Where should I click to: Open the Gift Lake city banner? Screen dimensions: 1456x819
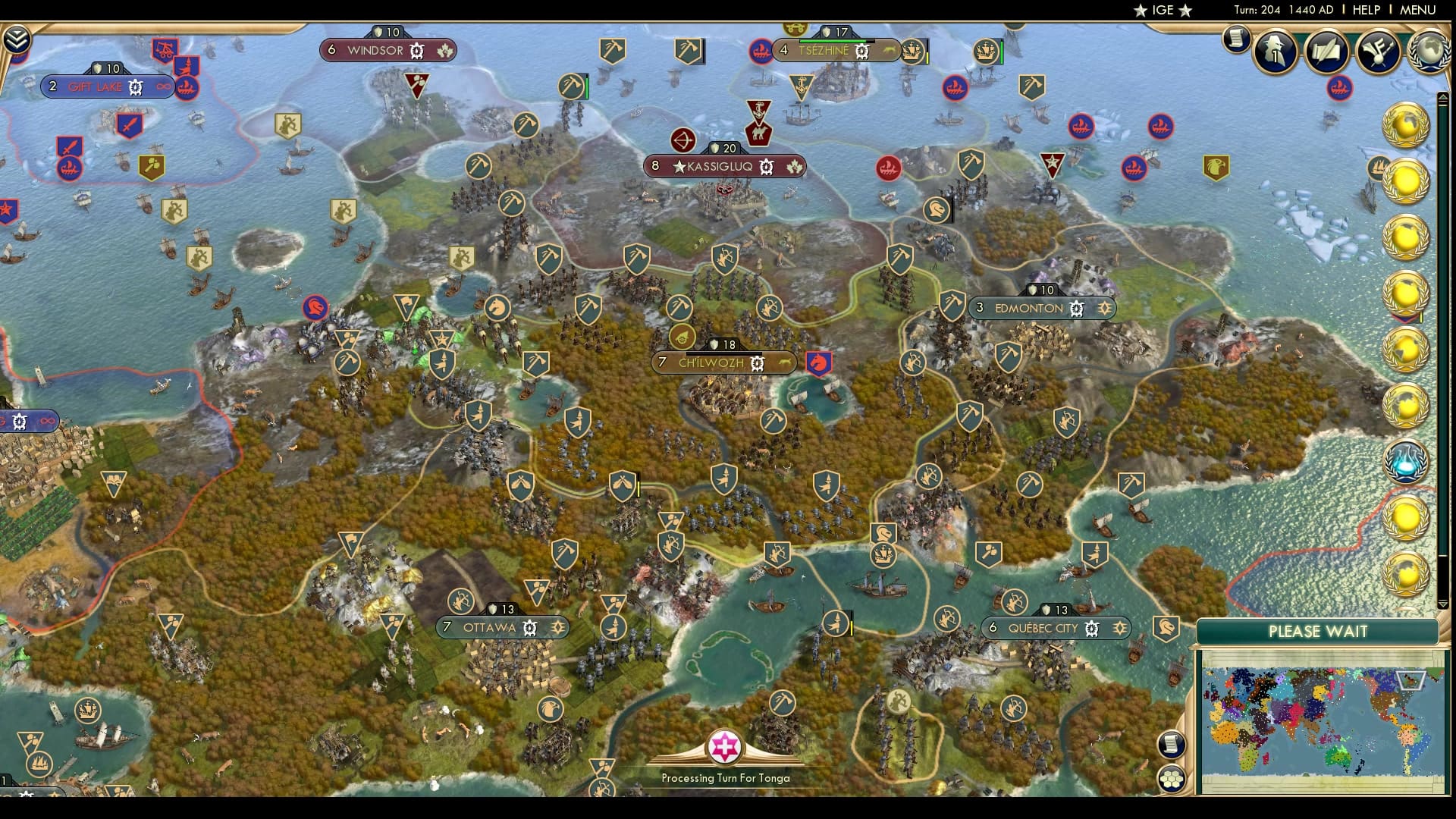[106, 86]
